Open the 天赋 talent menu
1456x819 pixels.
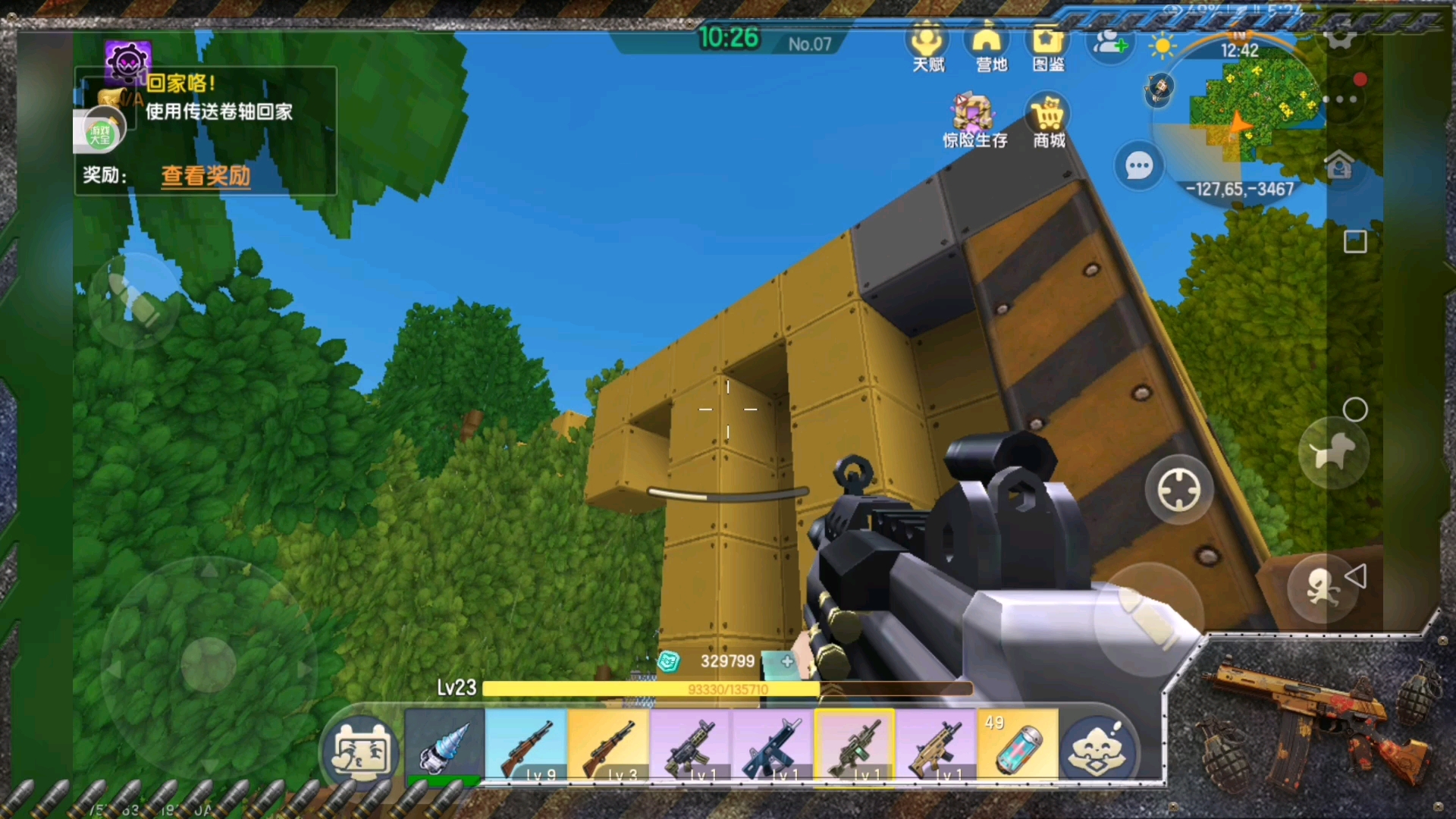pos(928,47)
